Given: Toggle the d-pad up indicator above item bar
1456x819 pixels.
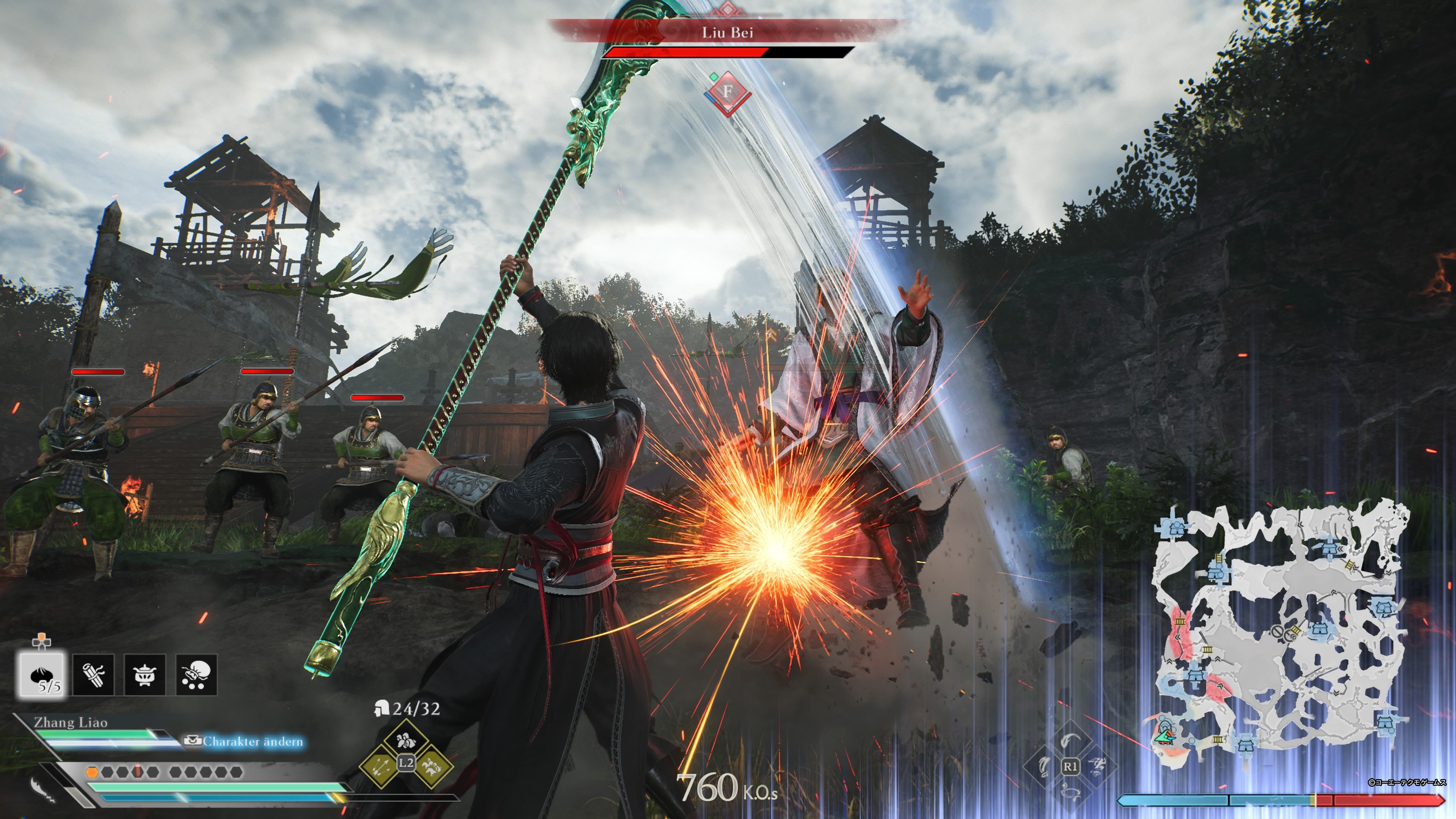Looking at the screenshot, I should tap(42, 642).
